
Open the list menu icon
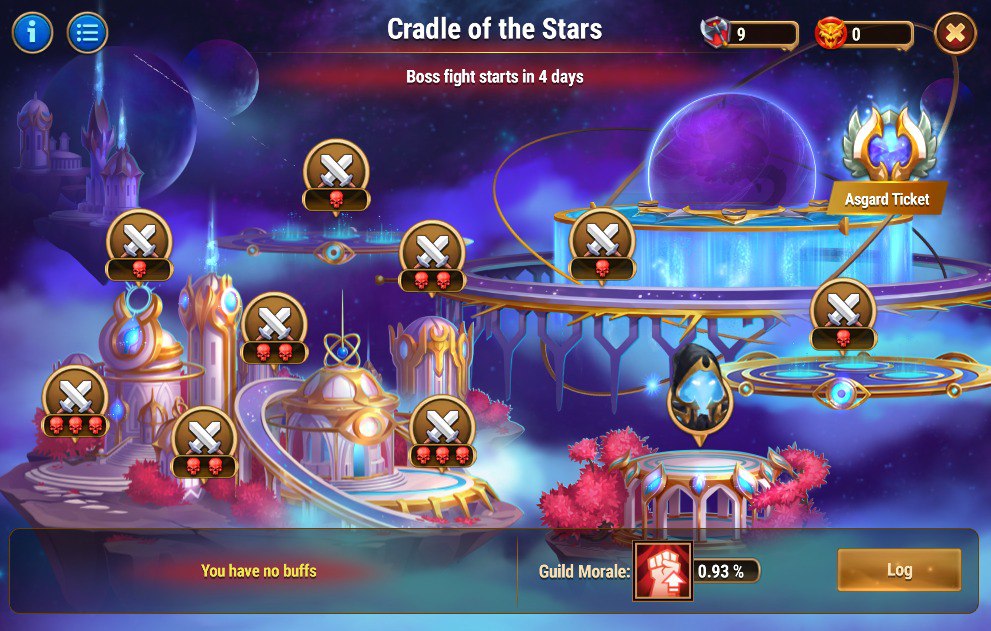coord(88,33)
